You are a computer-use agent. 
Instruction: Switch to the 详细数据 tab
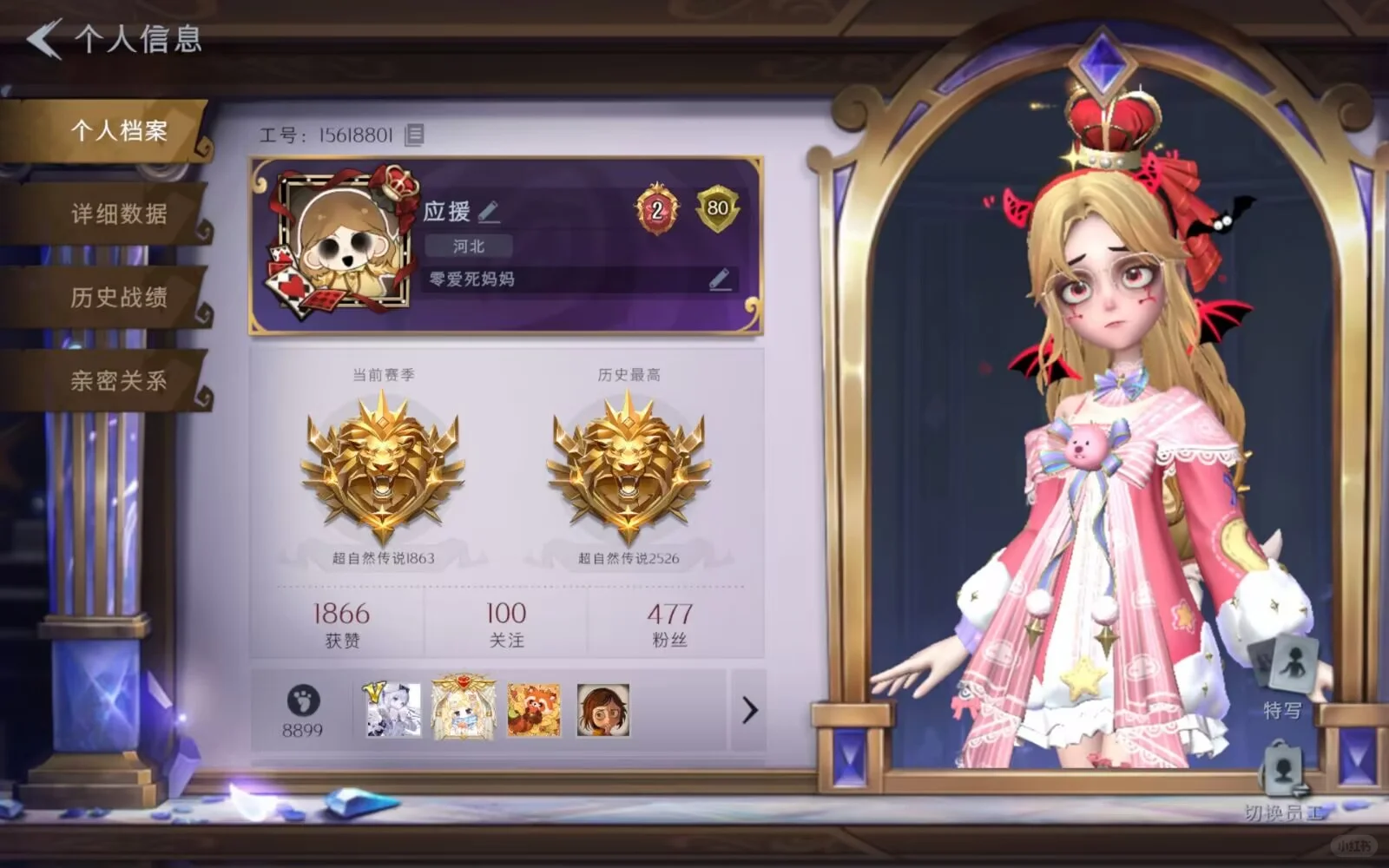(x=118, y=214)
